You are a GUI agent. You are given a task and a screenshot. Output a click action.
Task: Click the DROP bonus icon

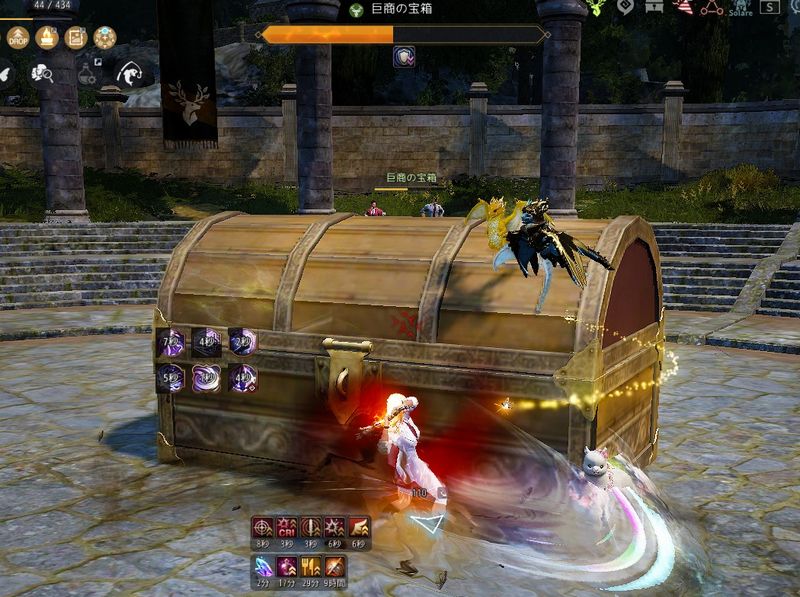tap(18, 38)
